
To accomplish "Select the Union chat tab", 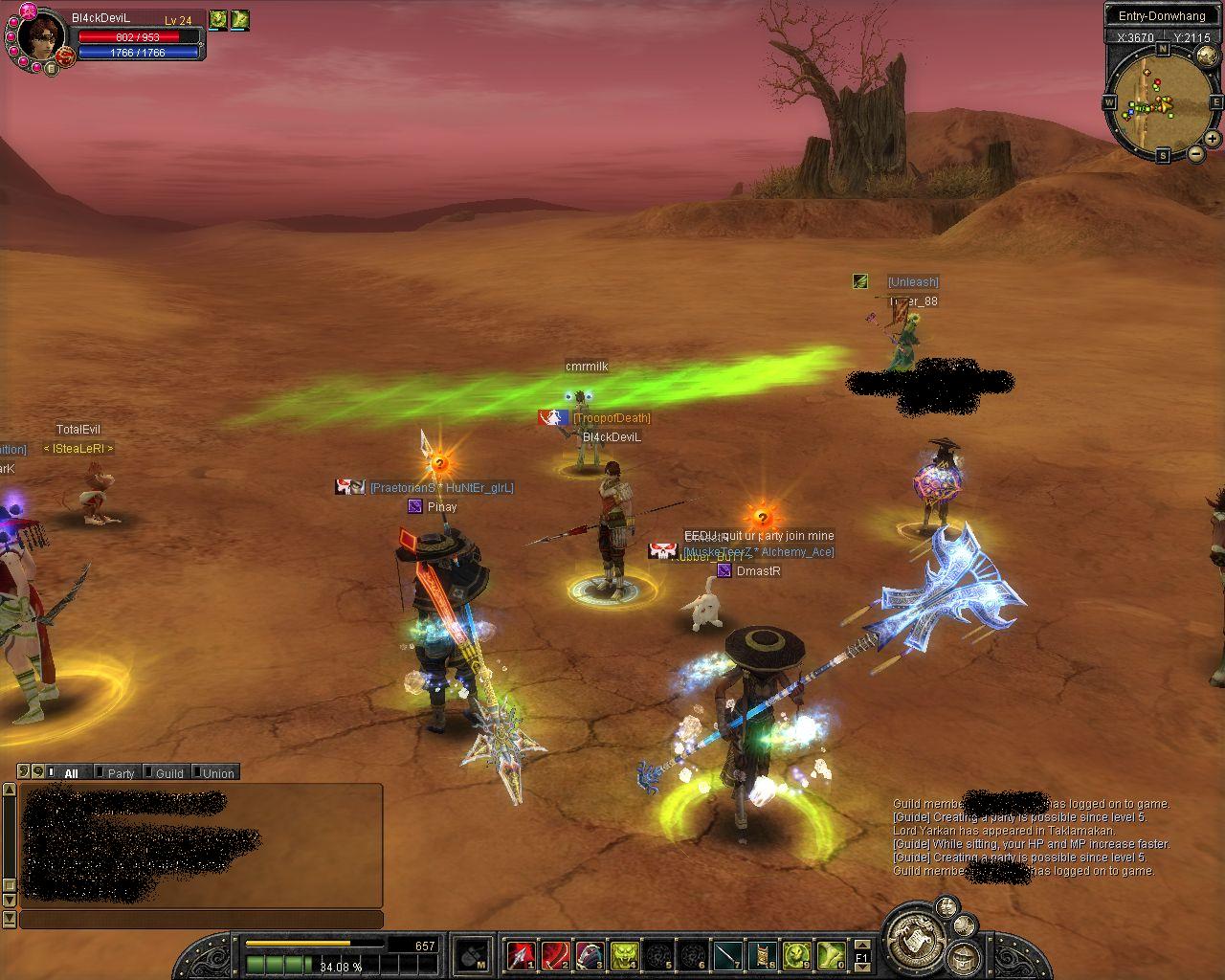I will coord(217,773).
